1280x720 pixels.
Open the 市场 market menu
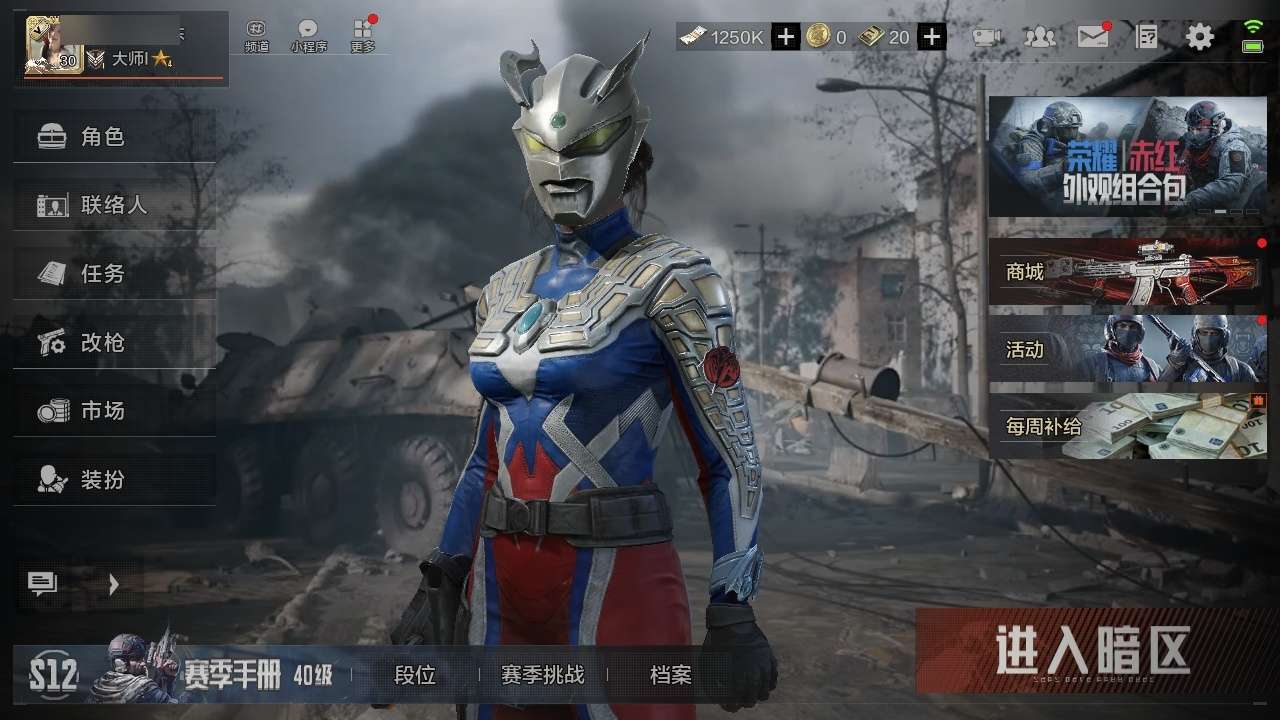(x=114, y=410)
